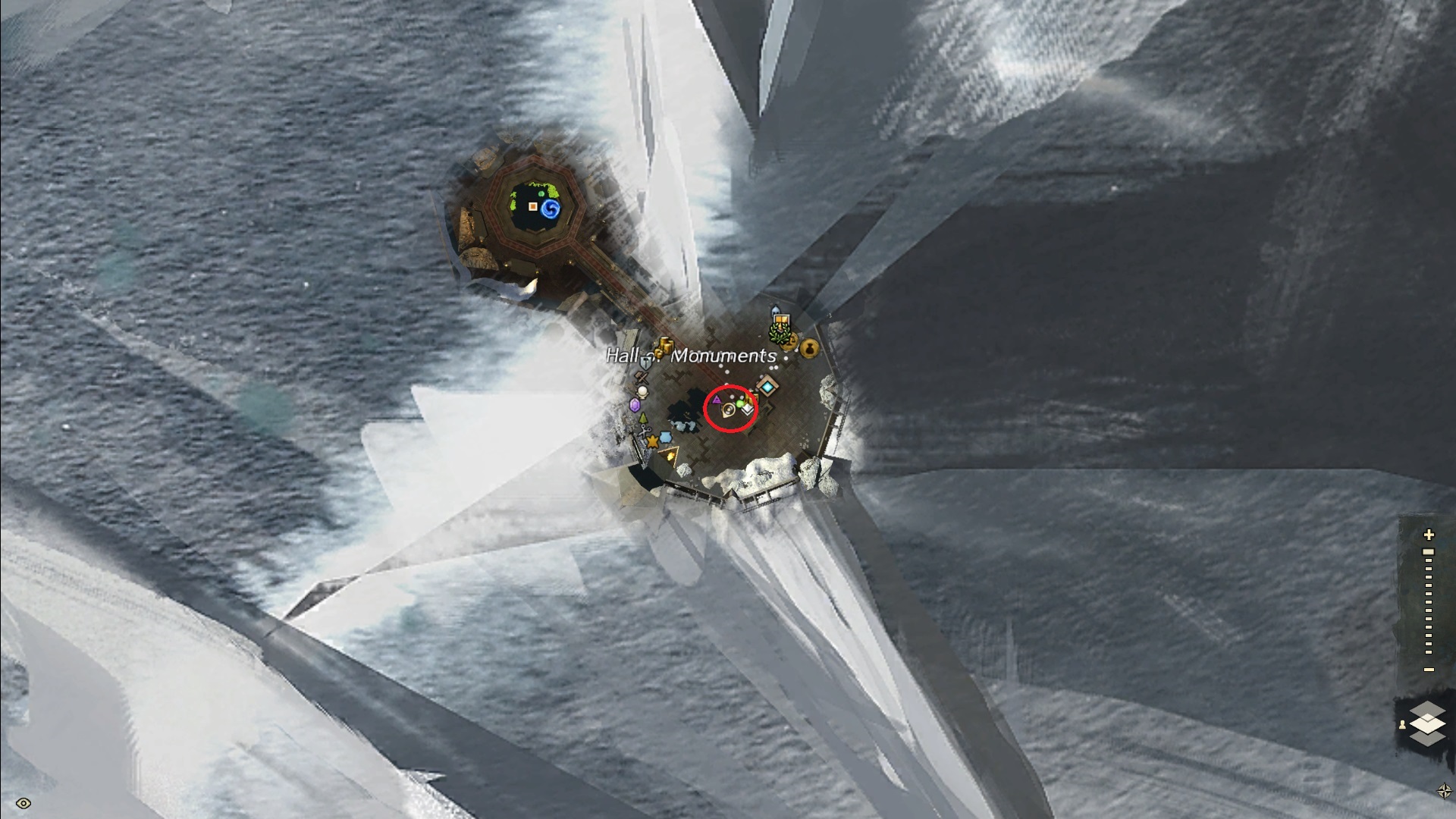Click the orange square map marker
The image size is (1456, 819).
pyautogui.click(x=533, y=206)
